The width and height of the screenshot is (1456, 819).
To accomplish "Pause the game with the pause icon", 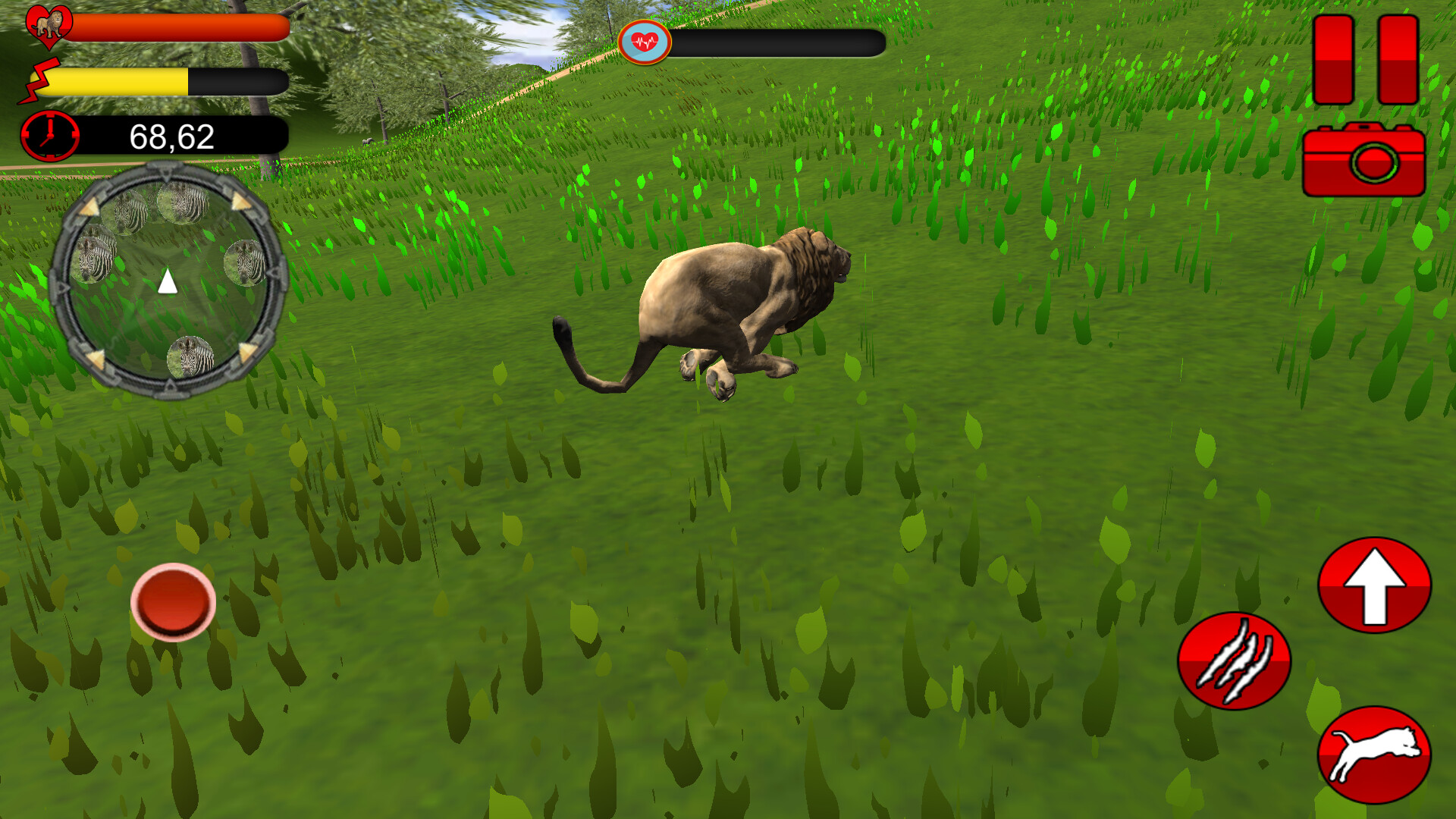I will (1363, 59).
